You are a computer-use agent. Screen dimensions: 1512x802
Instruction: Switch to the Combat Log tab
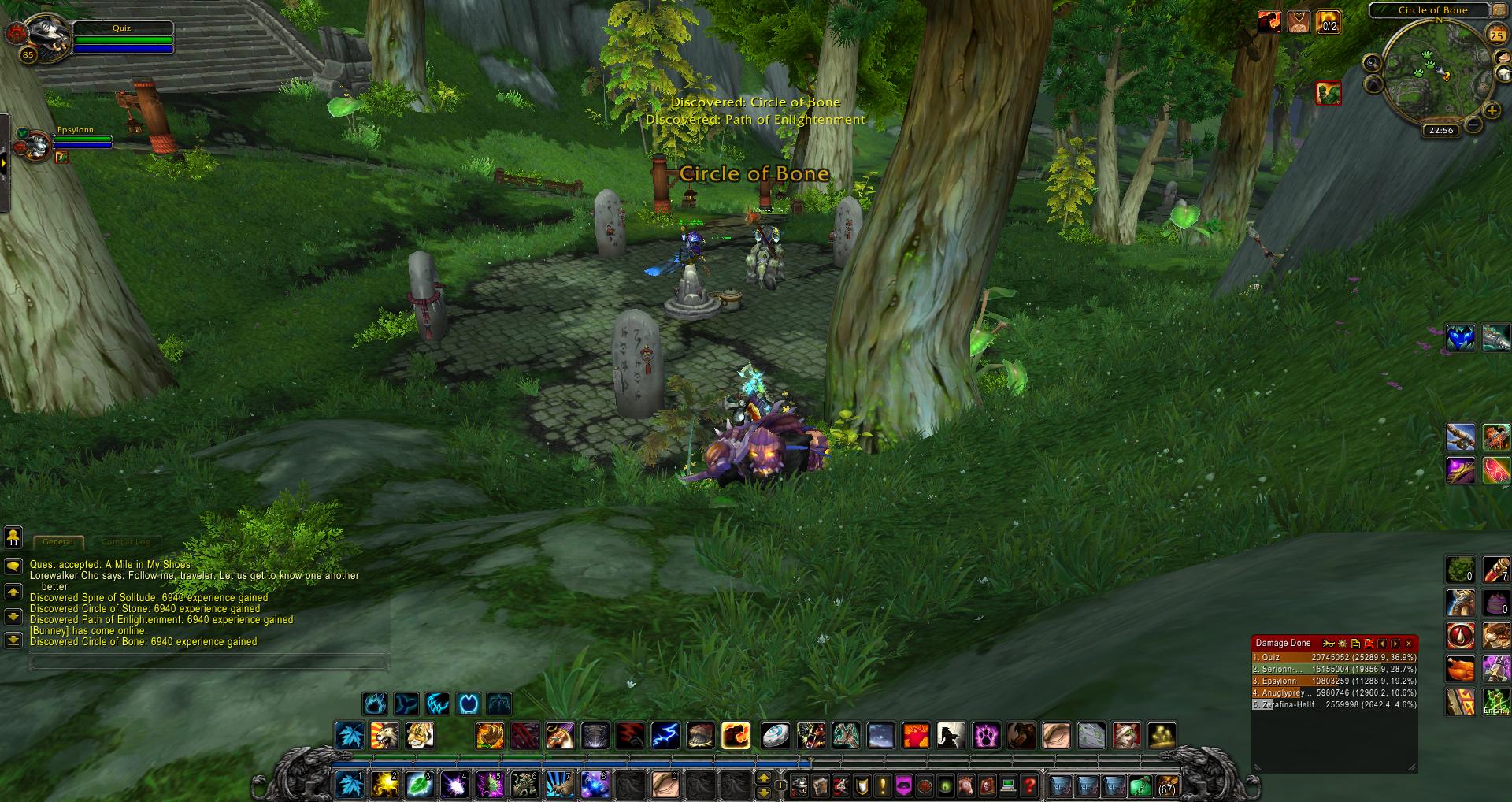pos(126,542)
